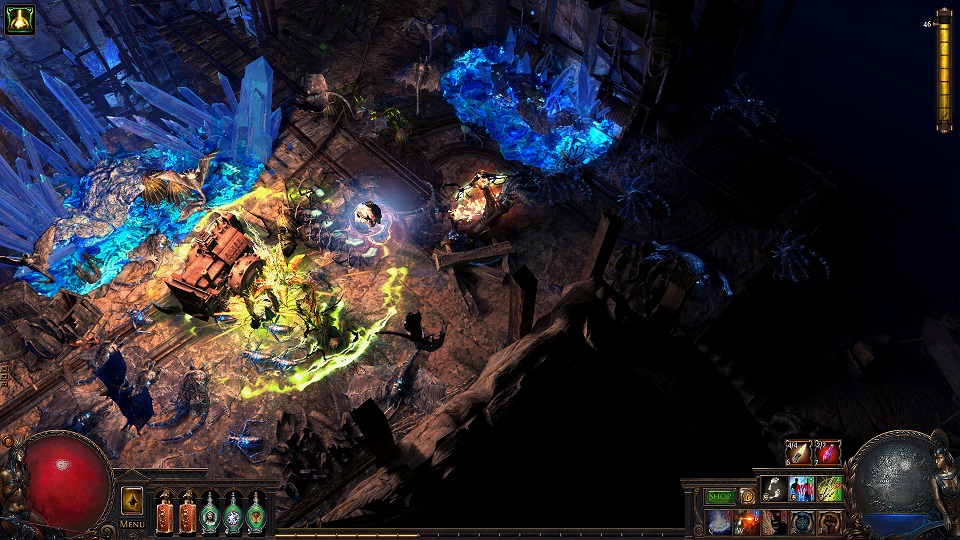
Task: Select the blue circular rune skill
Action: point(802,522)
